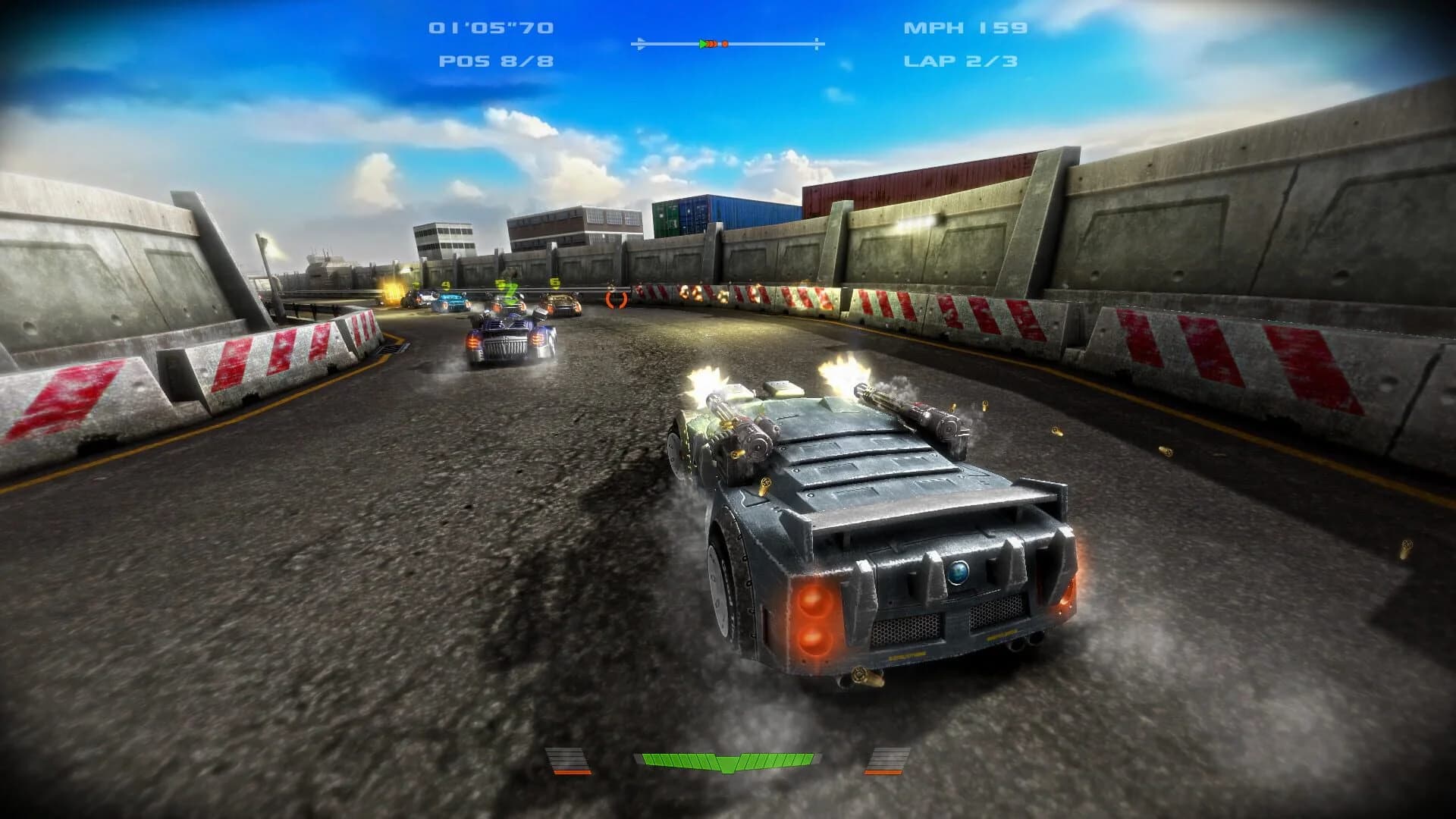Click the MPH 159 speed readout
Viewport: 1456px width, 819px height.
pos(965,29)
